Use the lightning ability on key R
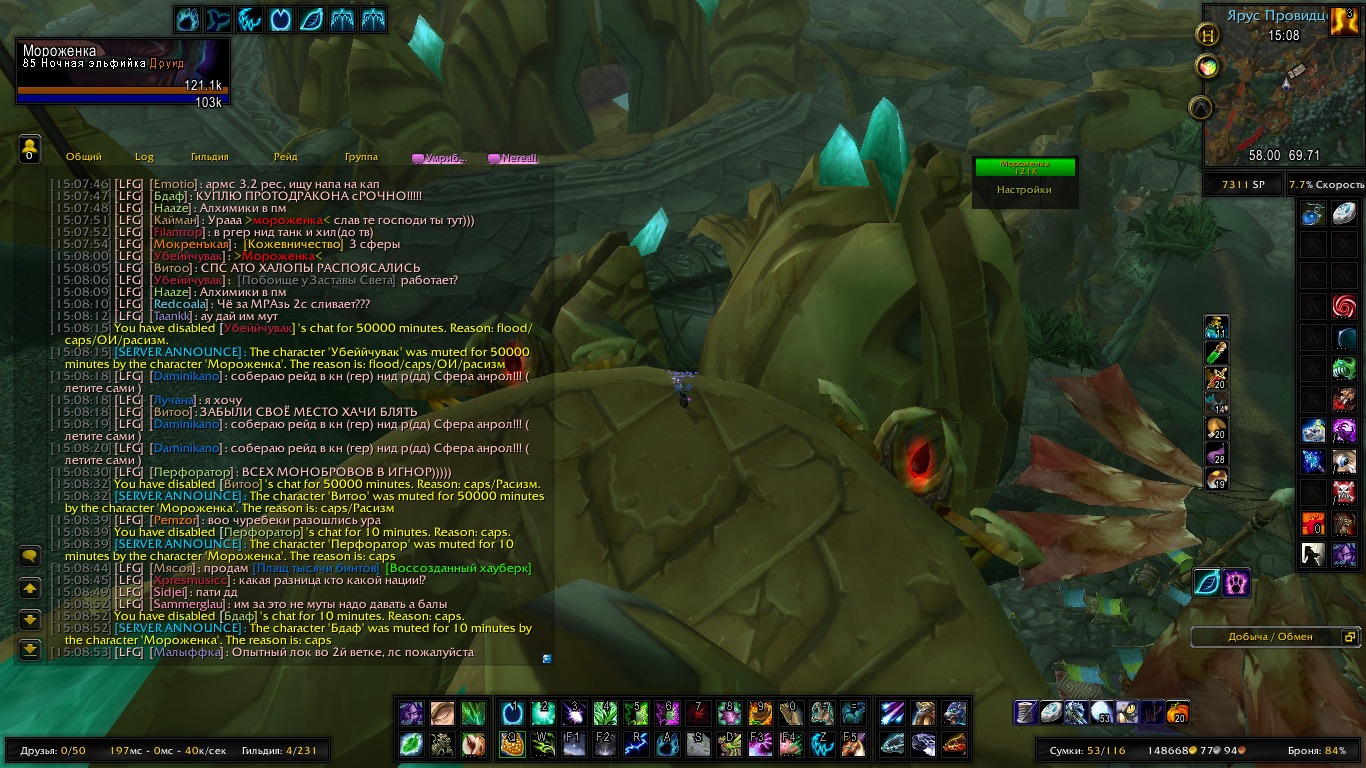The image size is (1366, 768). [x=637, y=744]
